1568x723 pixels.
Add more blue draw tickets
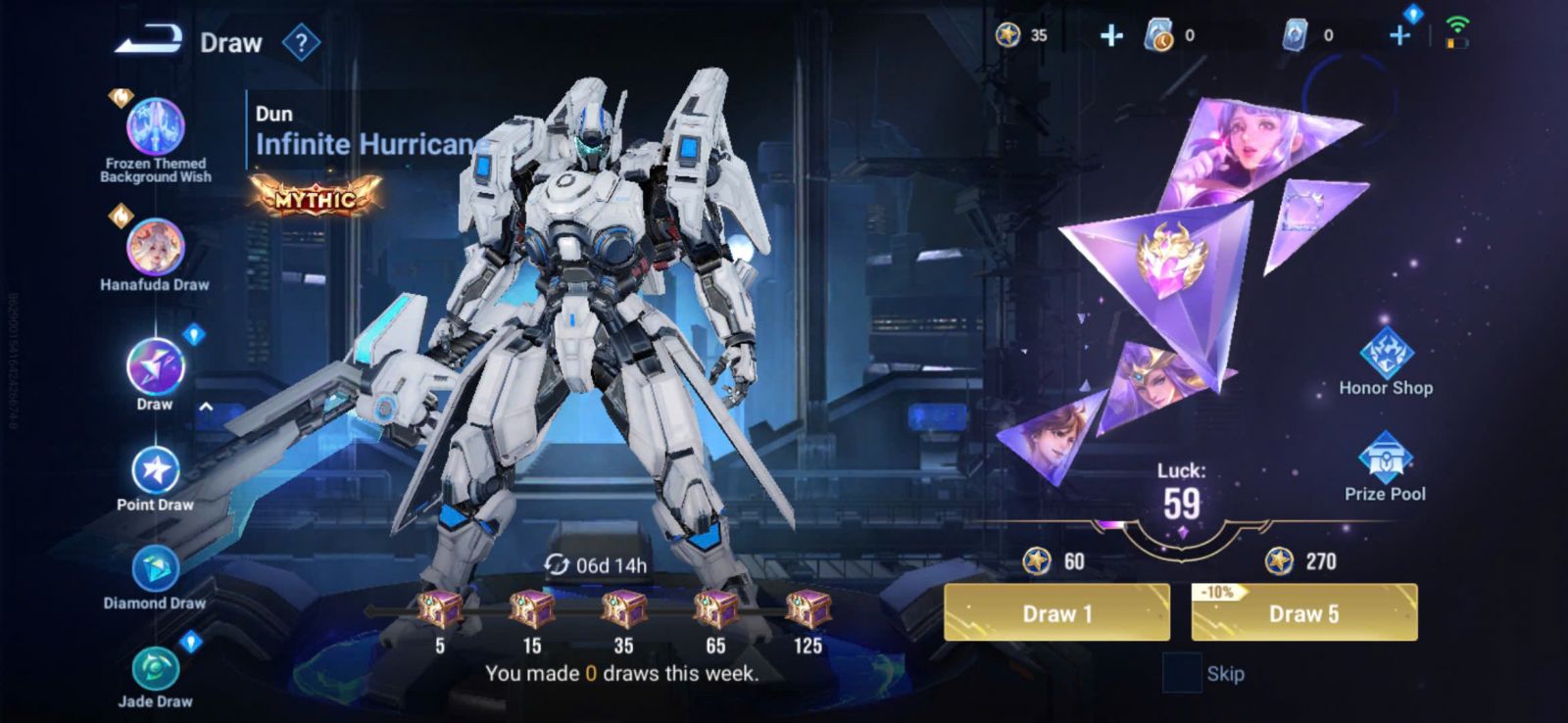coord(1399,36)
